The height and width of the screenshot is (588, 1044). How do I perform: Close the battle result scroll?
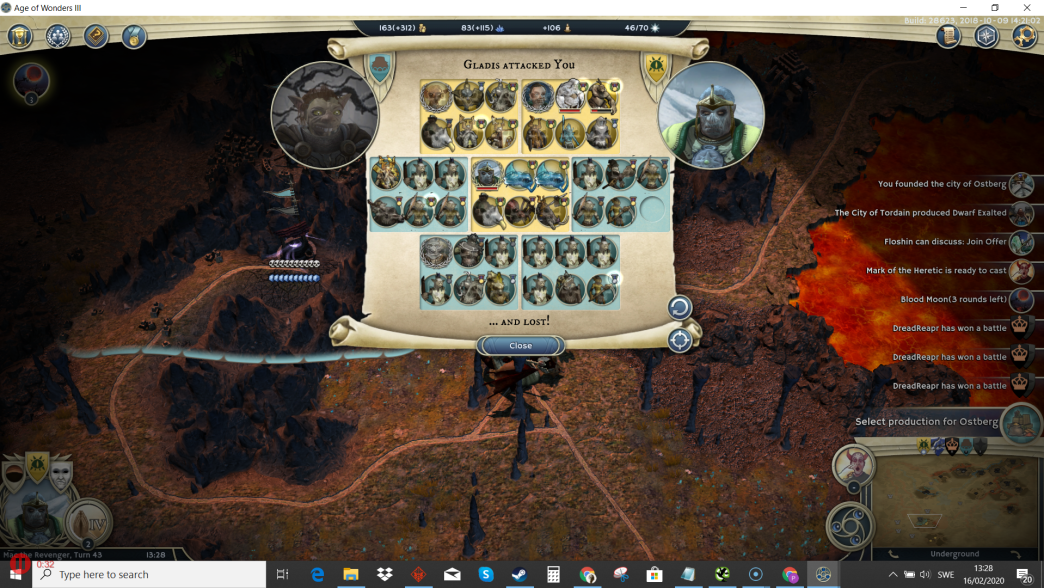(x=520, y=346)
